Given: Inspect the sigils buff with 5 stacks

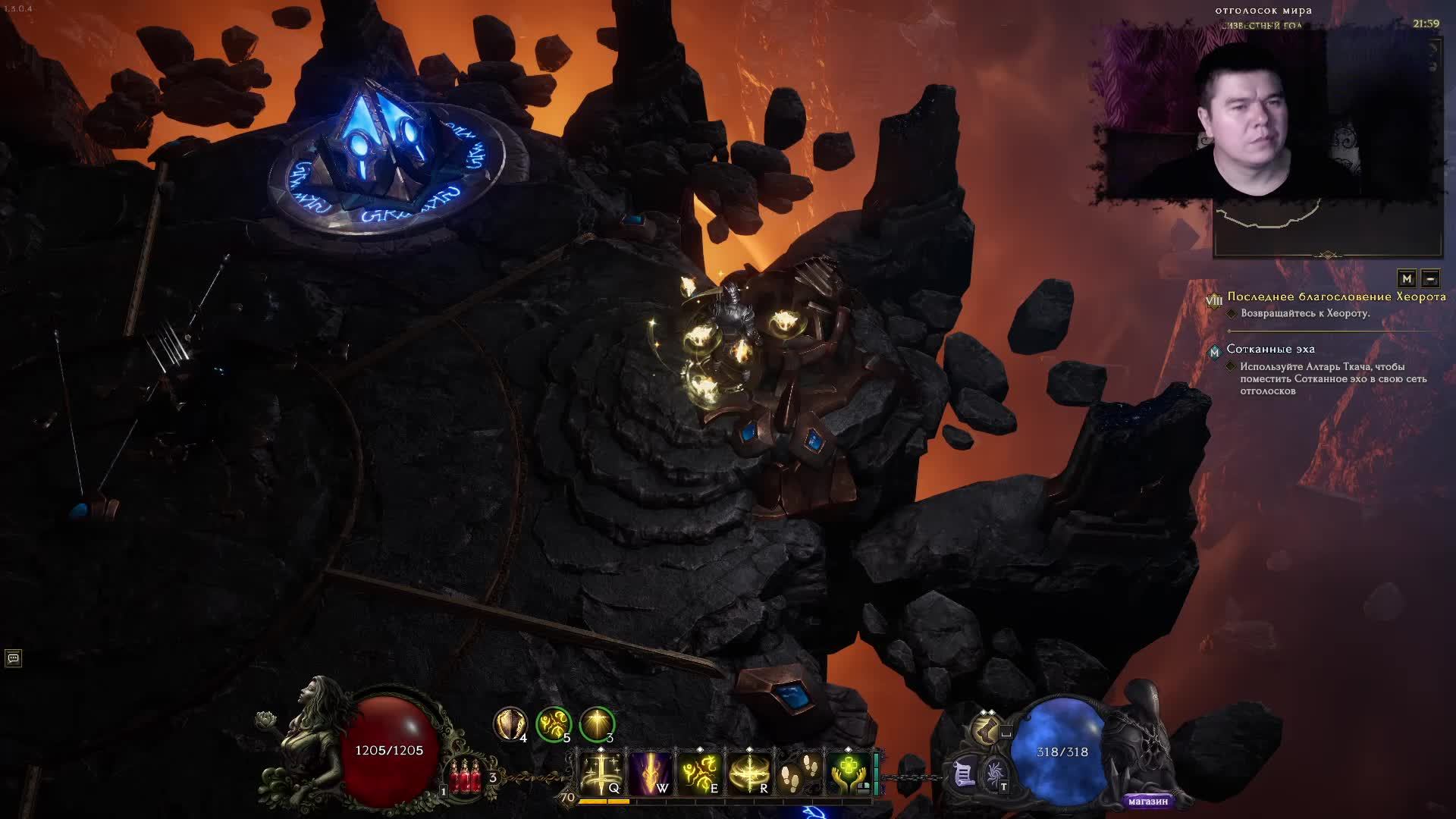Looking at the screenshot, I should (x=553, y=723).
